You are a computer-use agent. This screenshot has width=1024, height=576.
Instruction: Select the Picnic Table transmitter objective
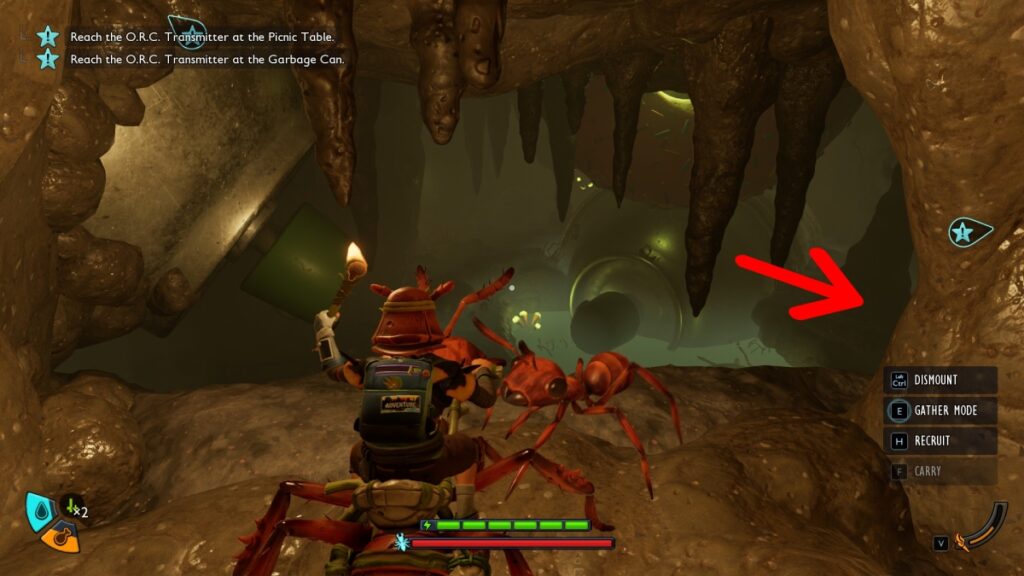tap(201, 37)
